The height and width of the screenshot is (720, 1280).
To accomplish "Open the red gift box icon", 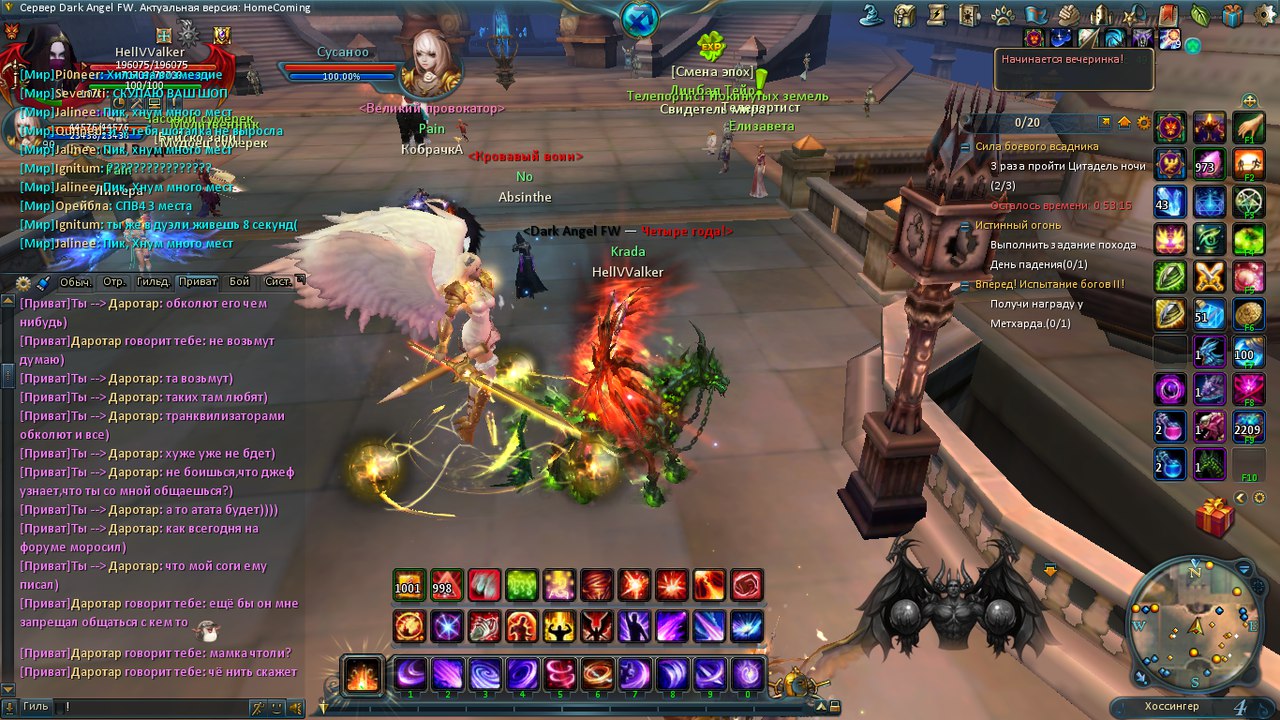I will click(1214, 518).
